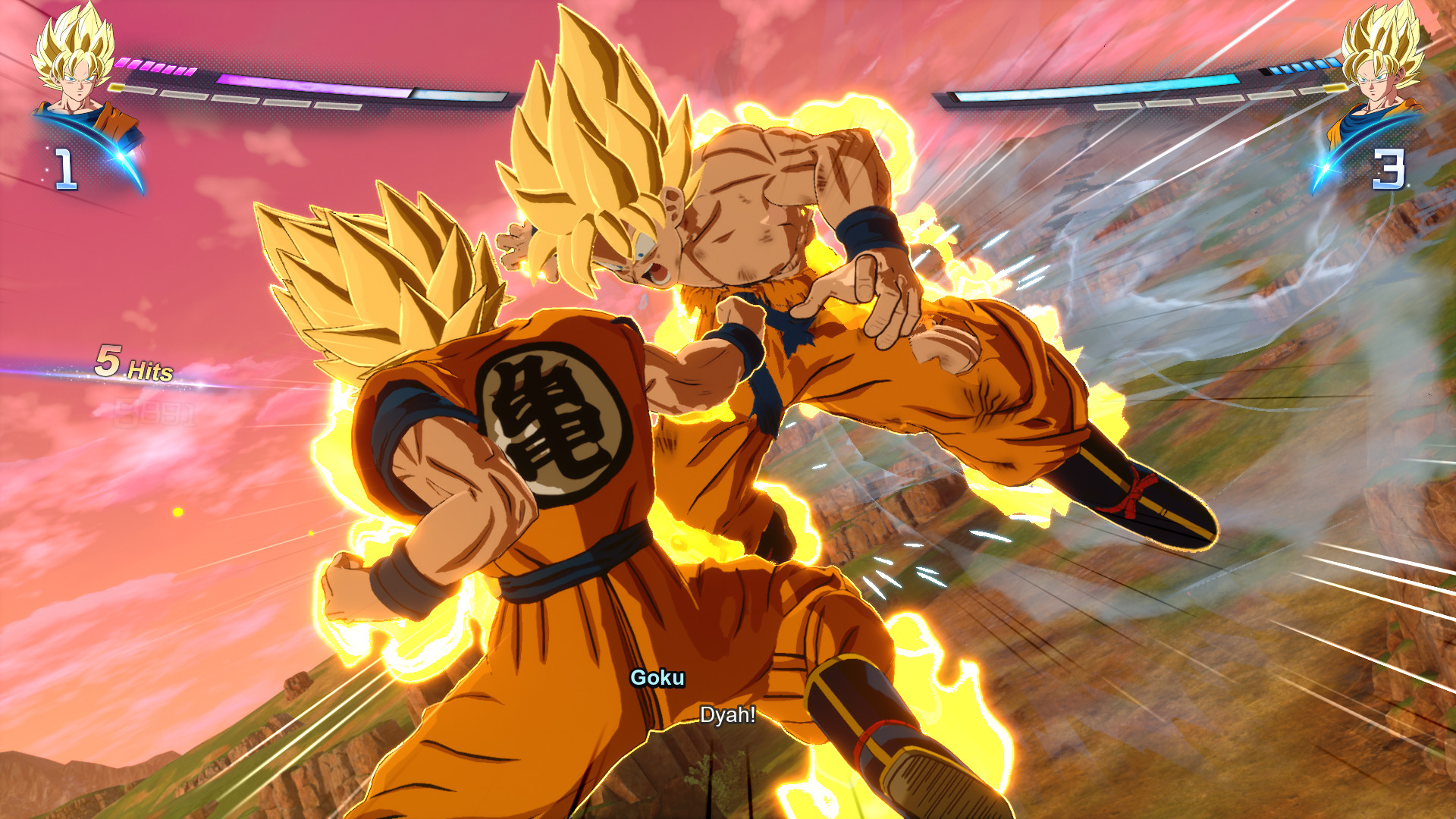The width and height of the screenshot is (1456, 819).
Task: Click the red tip of Player 2's health bar
Action: tap(953, 96)
